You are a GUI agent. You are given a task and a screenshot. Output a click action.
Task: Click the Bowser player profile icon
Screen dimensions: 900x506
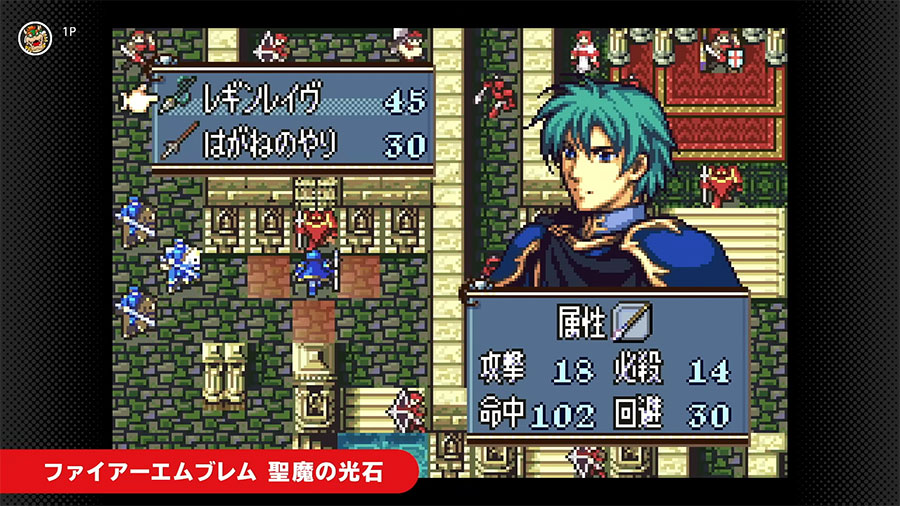pyautogui.click(x=33, y=38)
